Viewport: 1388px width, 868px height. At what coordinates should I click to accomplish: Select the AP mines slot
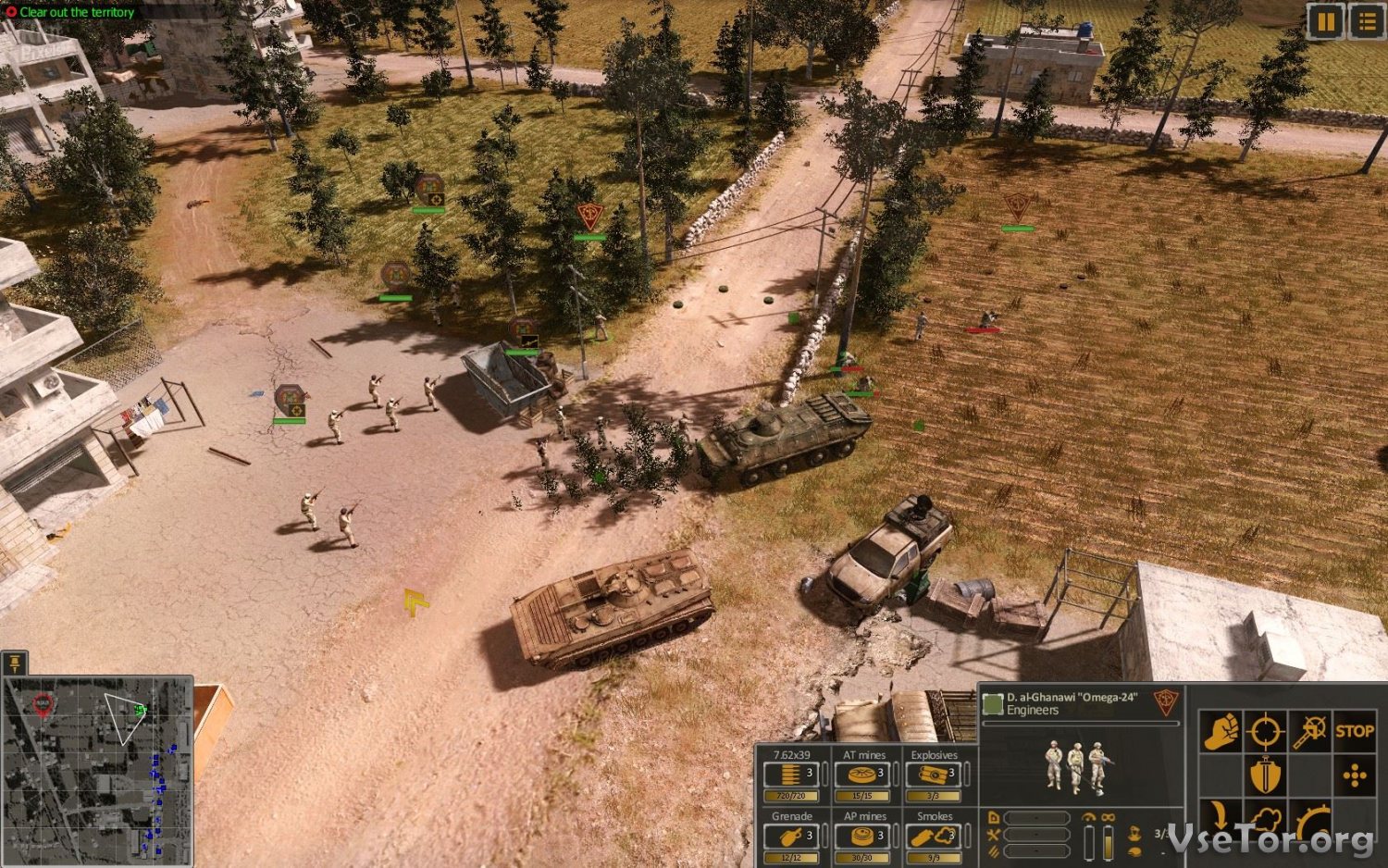(x=863, y=837)
